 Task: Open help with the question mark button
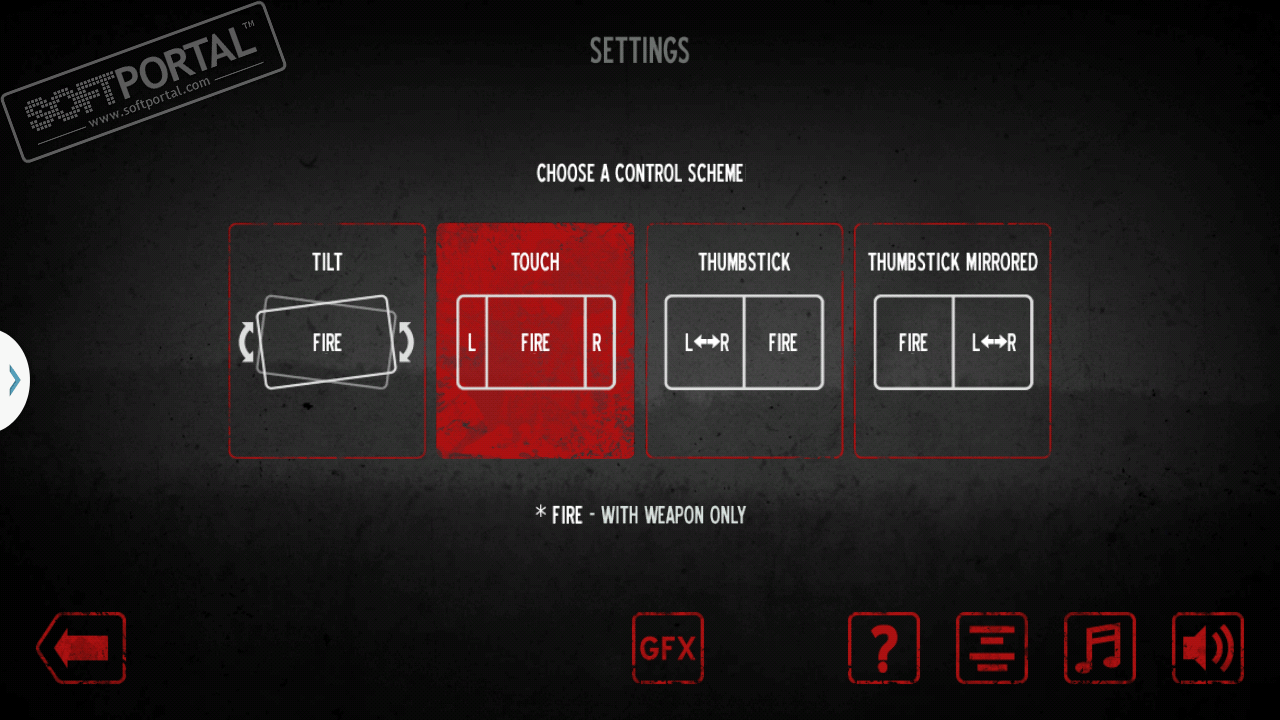(x=884, y=648)
